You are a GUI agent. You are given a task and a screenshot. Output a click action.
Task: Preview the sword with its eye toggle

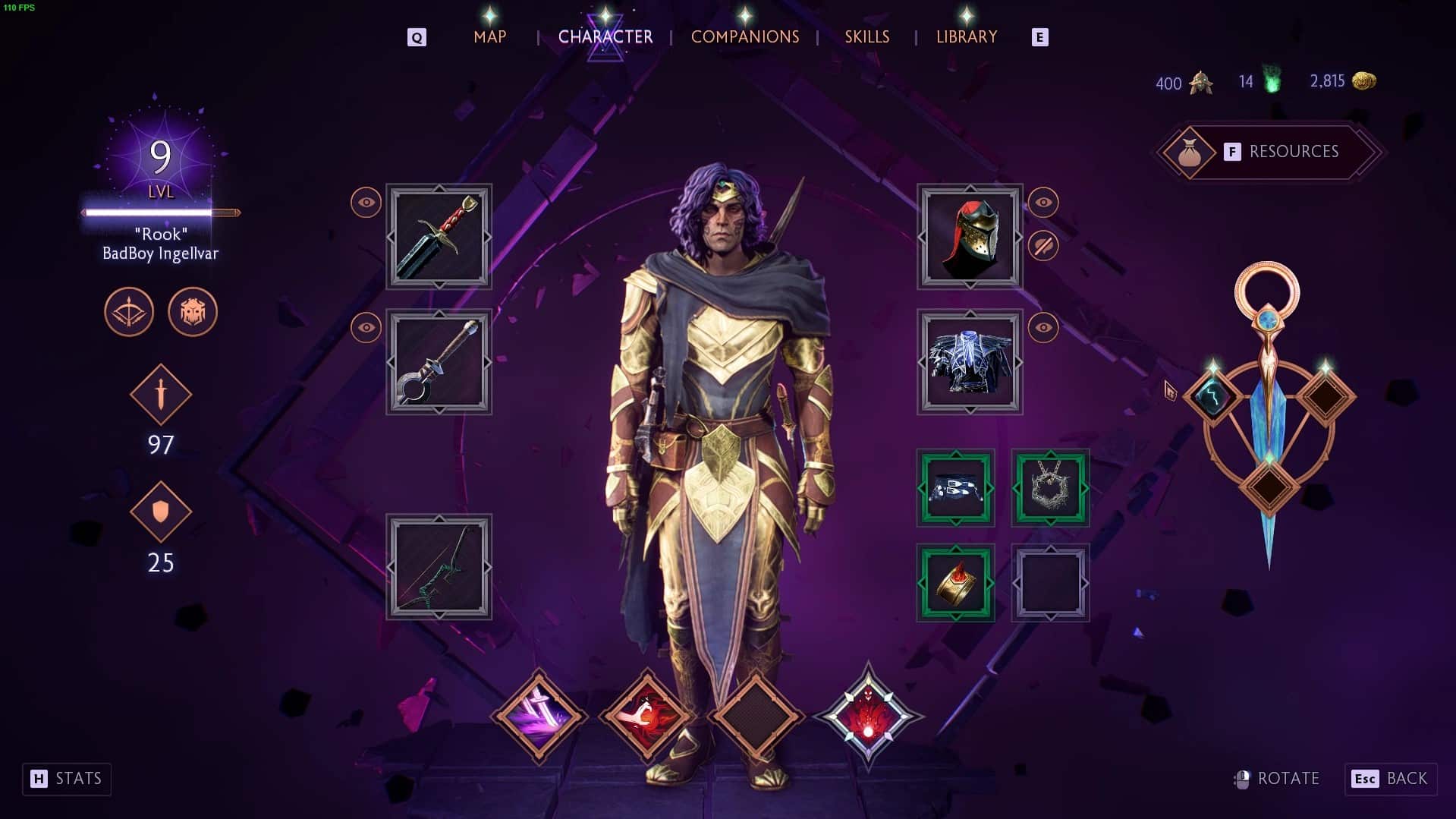[x=365, y=202]
